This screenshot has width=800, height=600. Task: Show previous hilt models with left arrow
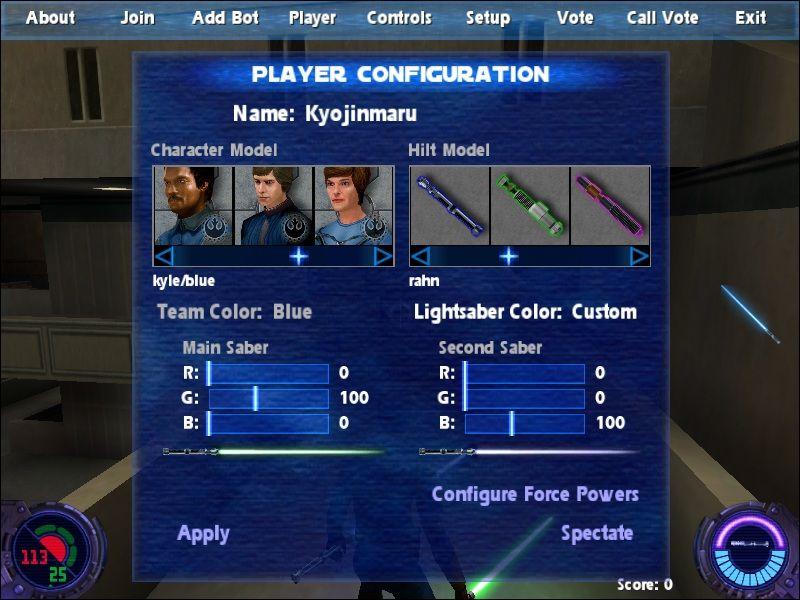[420, 256]
